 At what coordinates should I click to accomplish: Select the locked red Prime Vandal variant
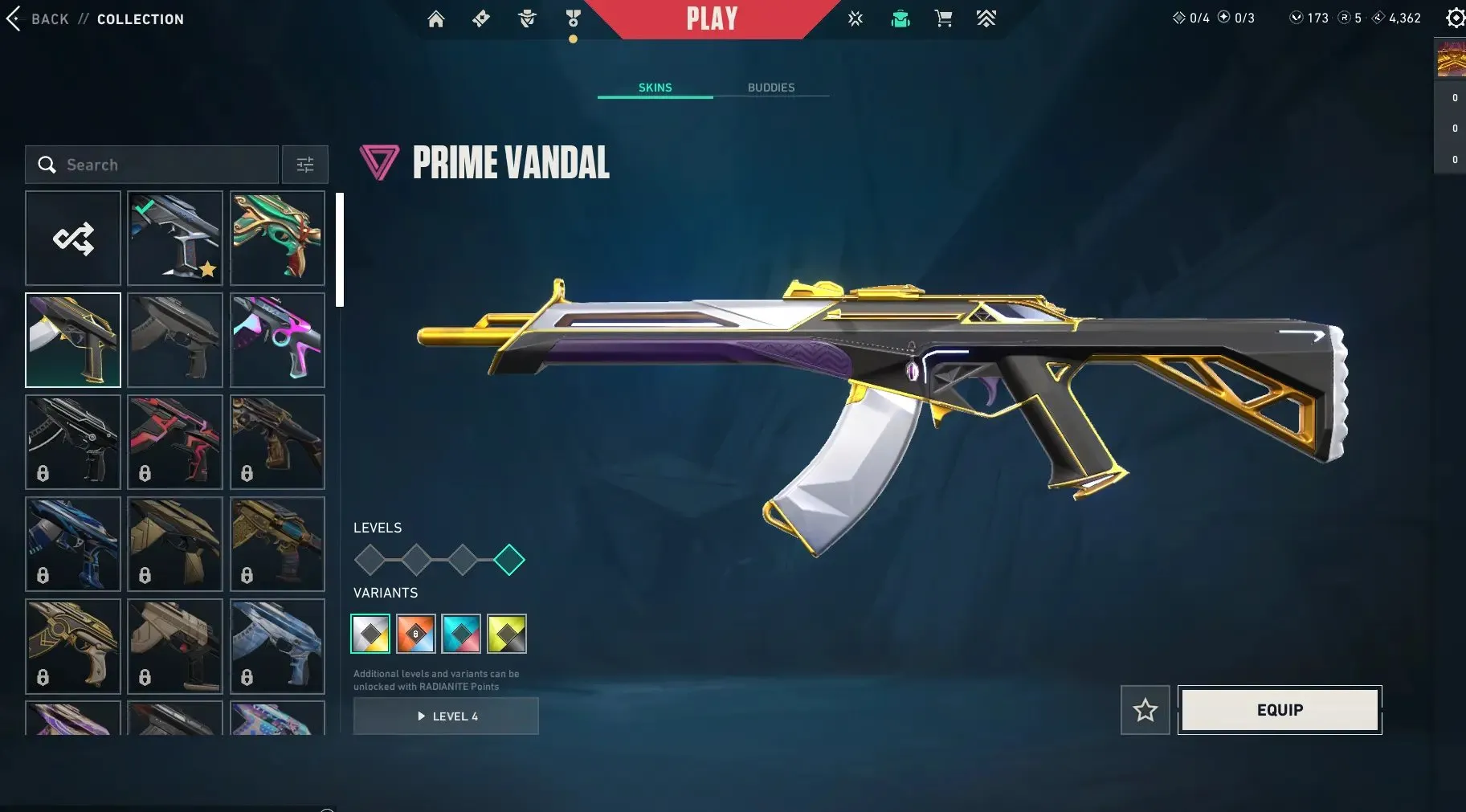pos(416,633)
